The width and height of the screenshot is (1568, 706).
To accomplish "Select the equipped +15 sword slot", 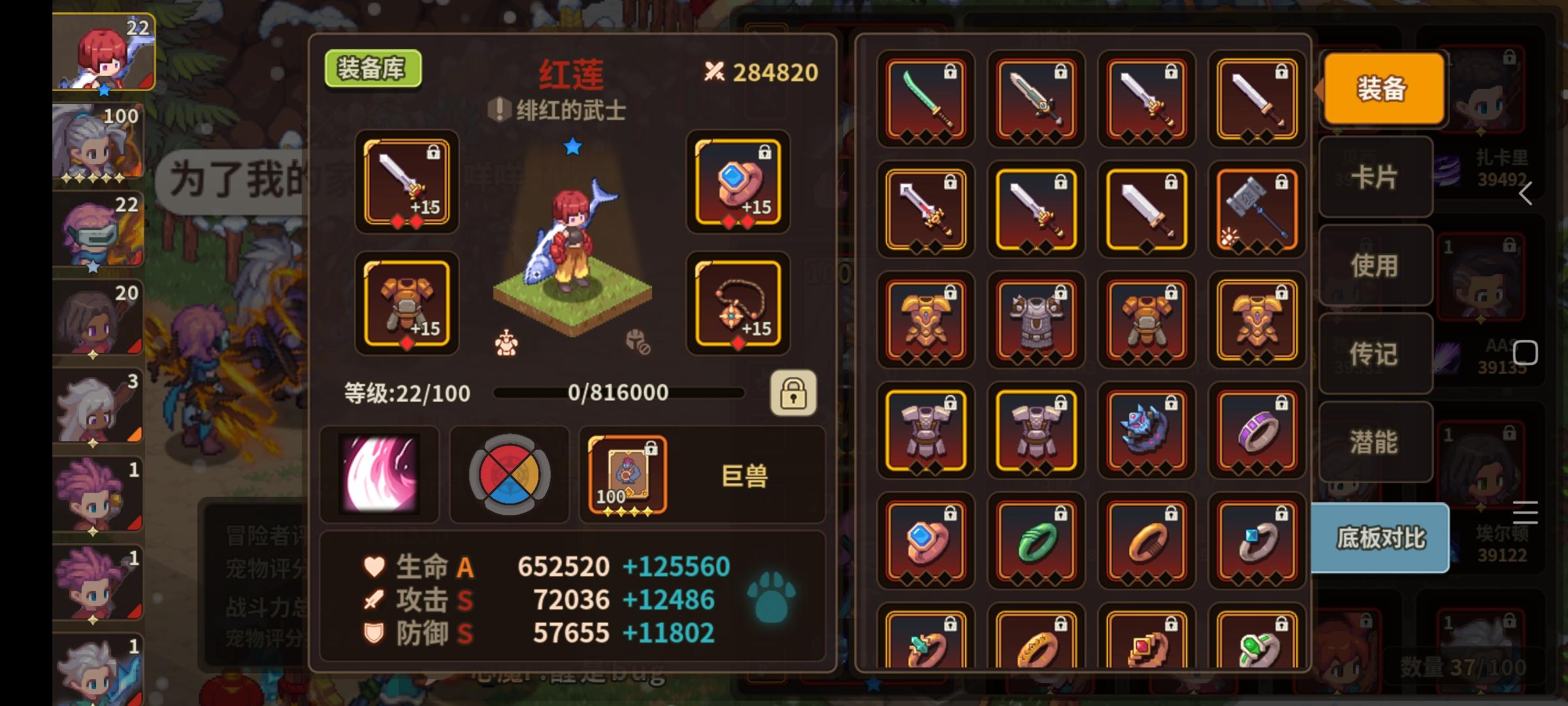I will [405, 184].
